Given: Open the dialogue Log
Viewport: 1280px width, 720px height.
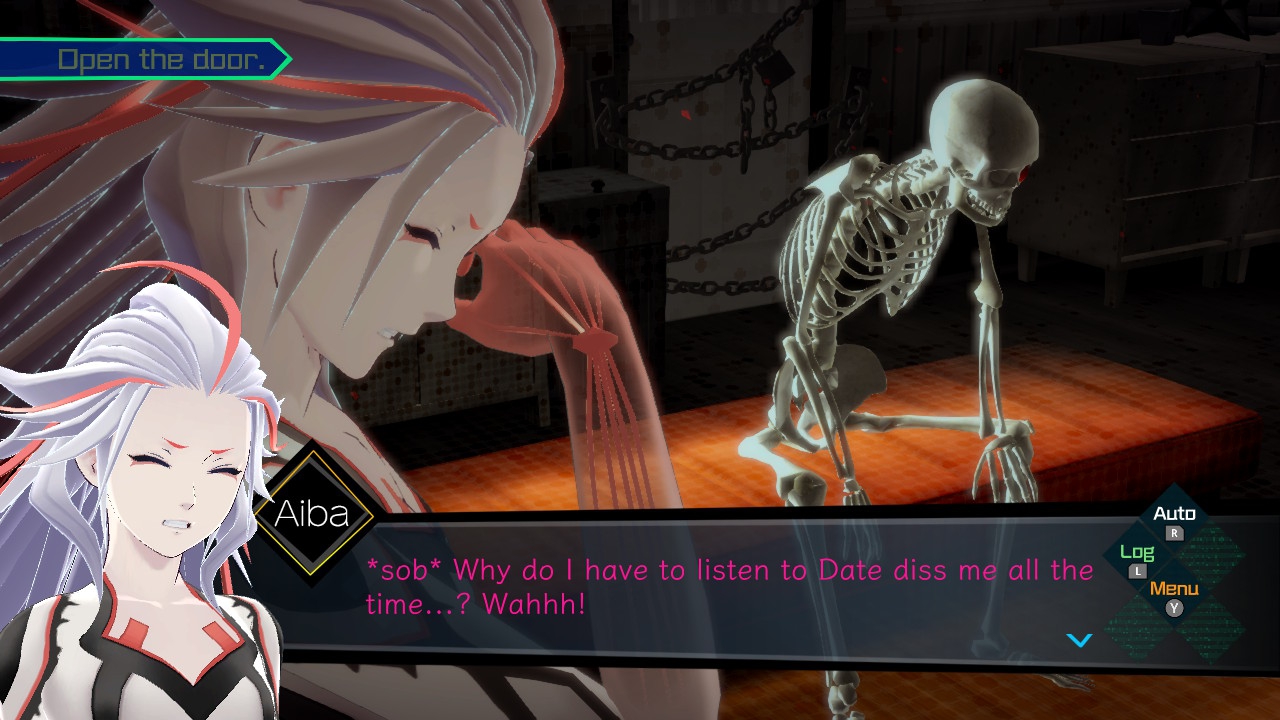Looking at the screenshot, I should click(1137, 558).
